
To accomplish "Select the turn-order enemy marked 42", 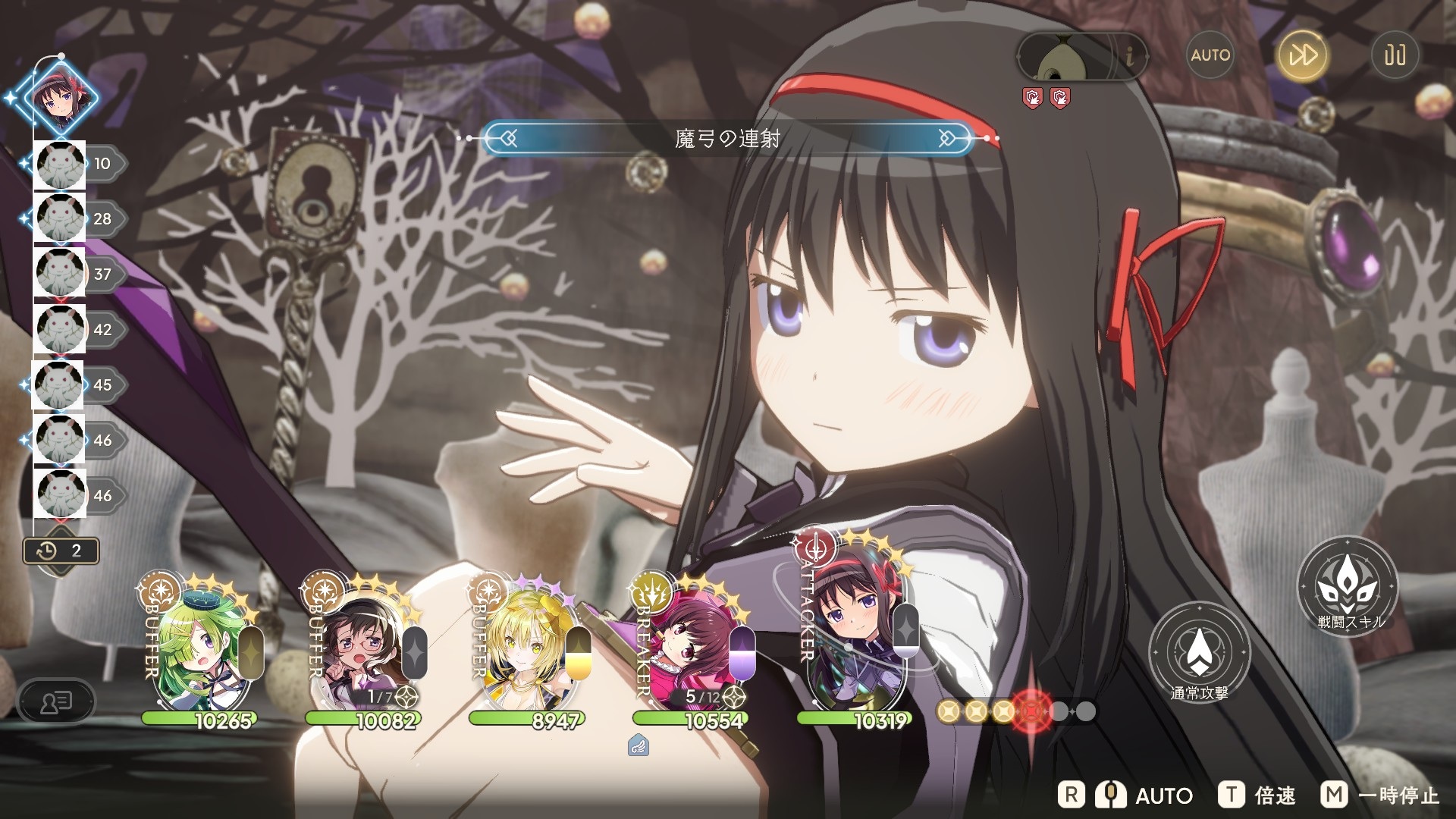I will tap(61, 330).
